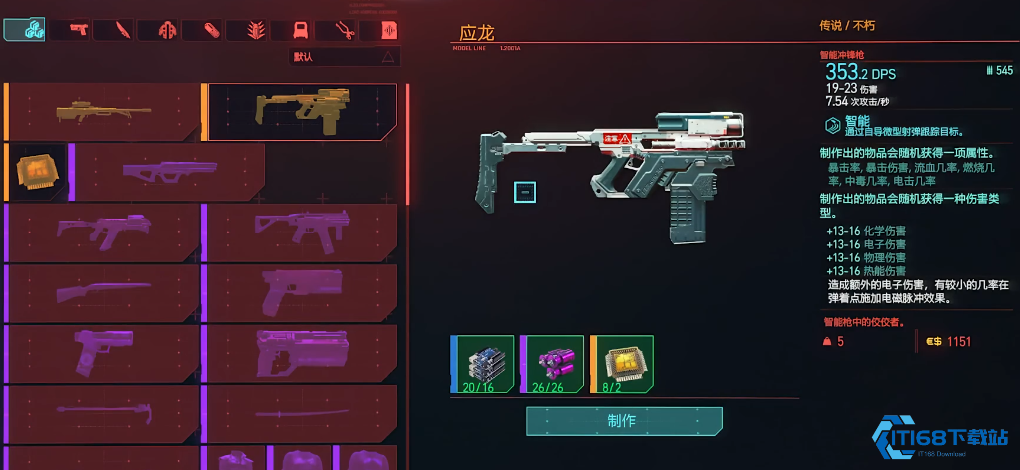The width and height of the screenshot is (1020, 470).
Task: Select the purple rifle beside gold chip
Action: (x=168, y=172)
